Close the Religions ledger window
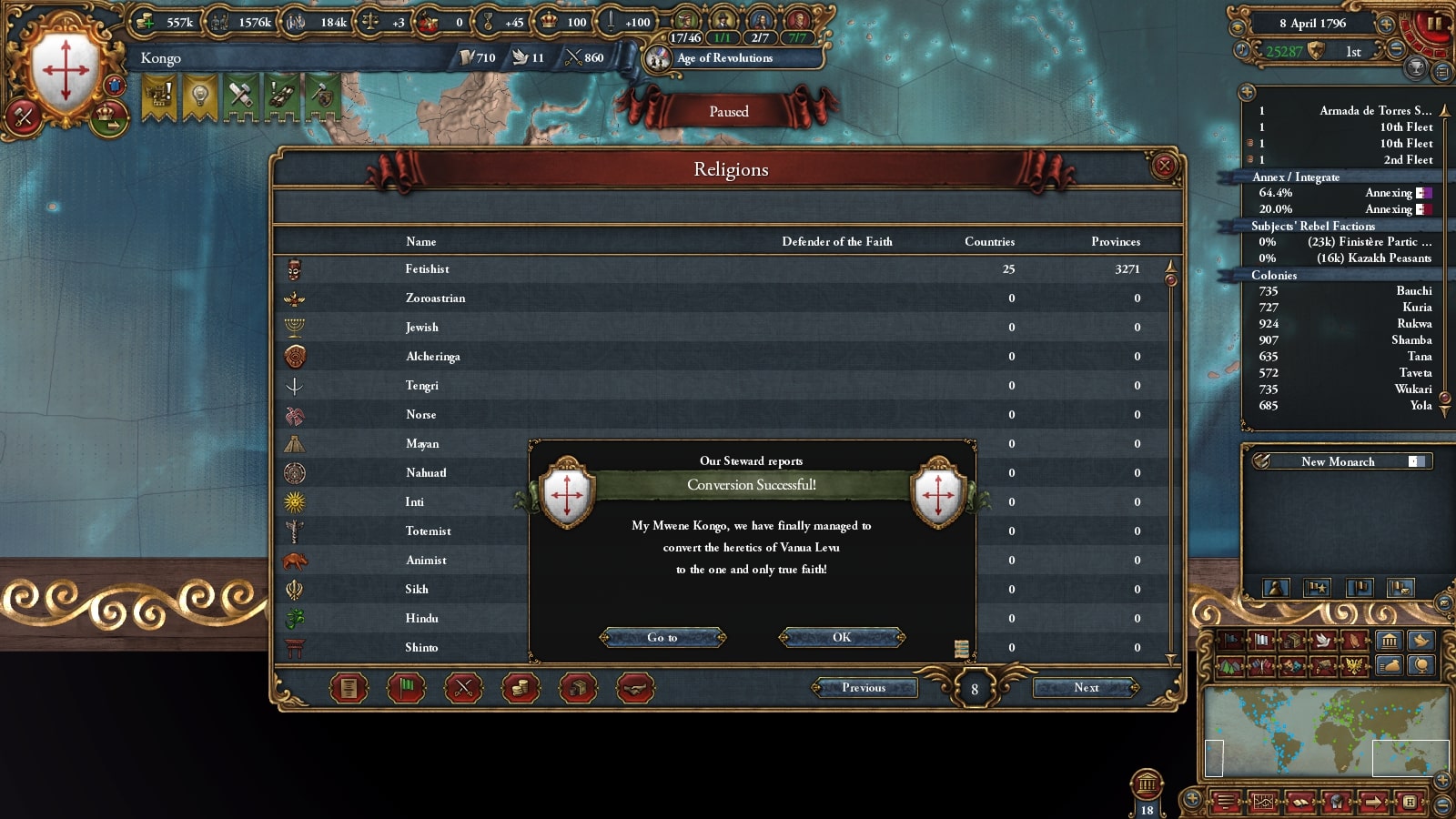This screenshot has height=819, width=1456. [1164, 166]
